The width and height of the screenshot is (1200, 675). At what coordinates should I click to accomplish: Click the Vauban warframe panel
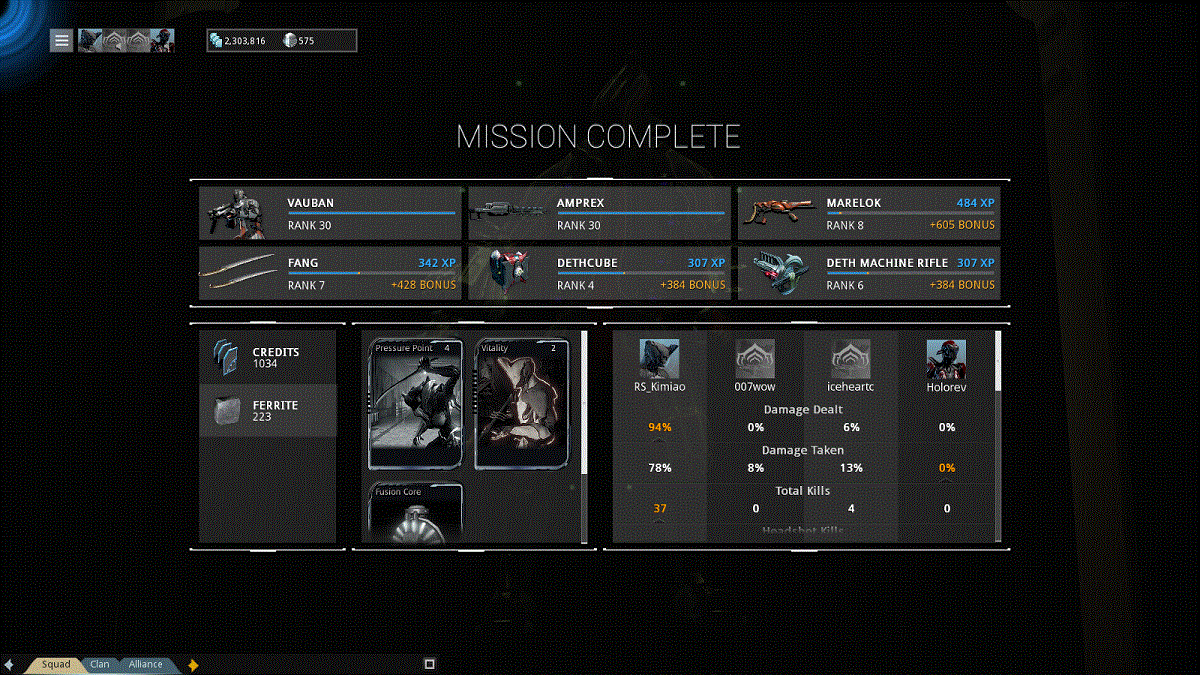(x=330, y=214)
